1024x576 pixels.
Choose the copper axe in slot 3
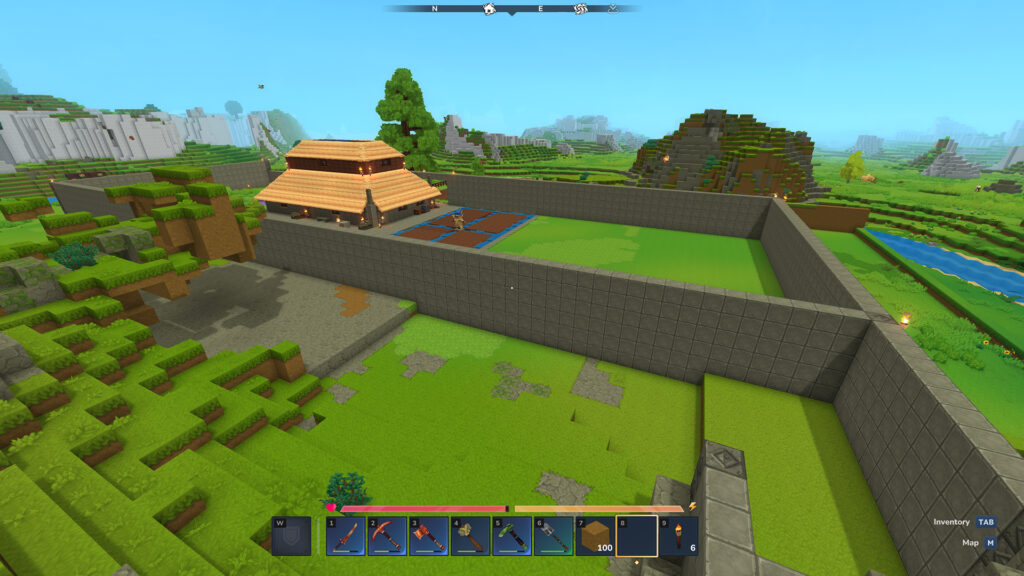(428, 536)
